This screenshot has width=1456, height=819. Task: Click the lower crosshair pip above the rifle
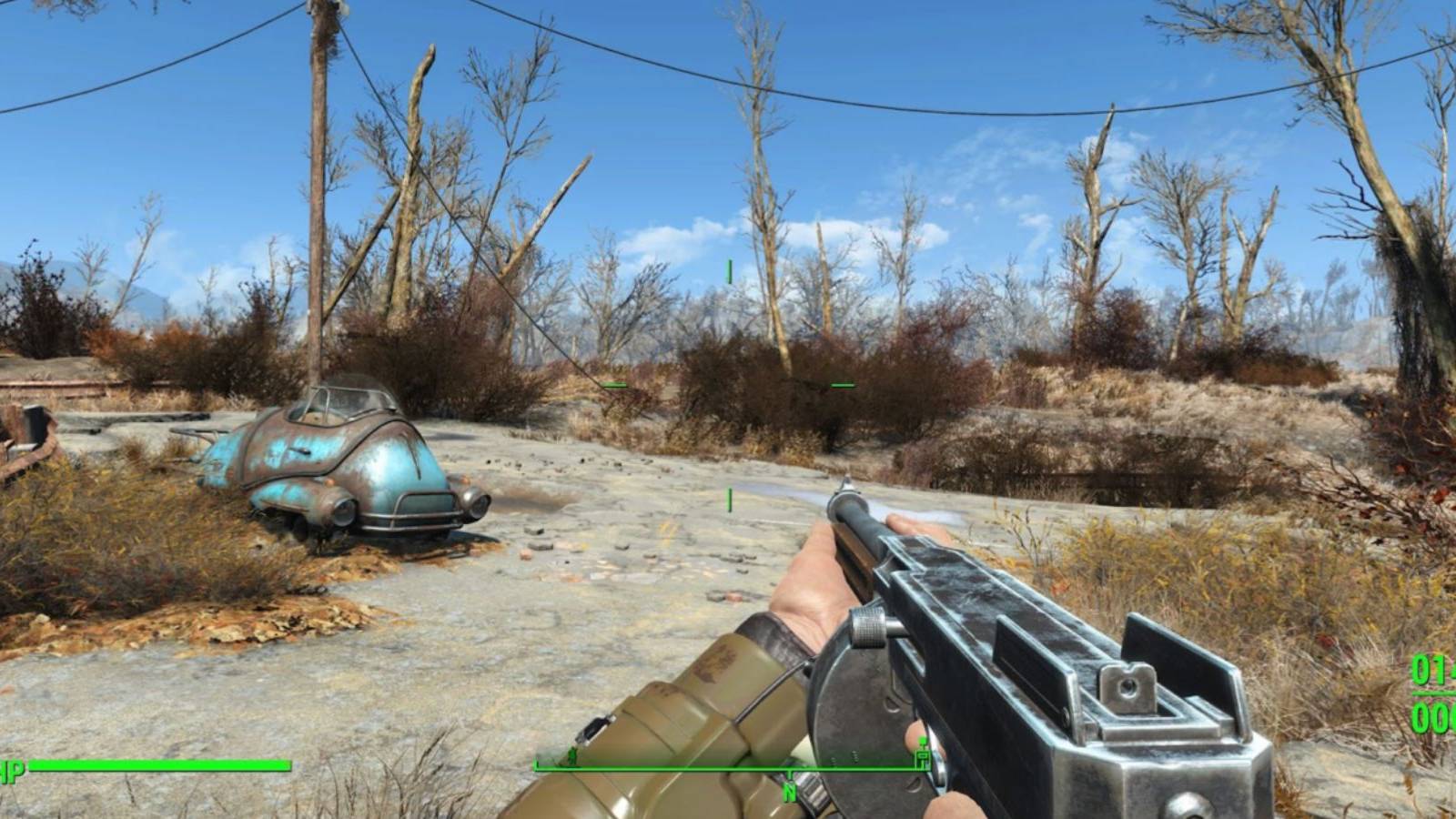pyautogui.click(x=728, y=500)
